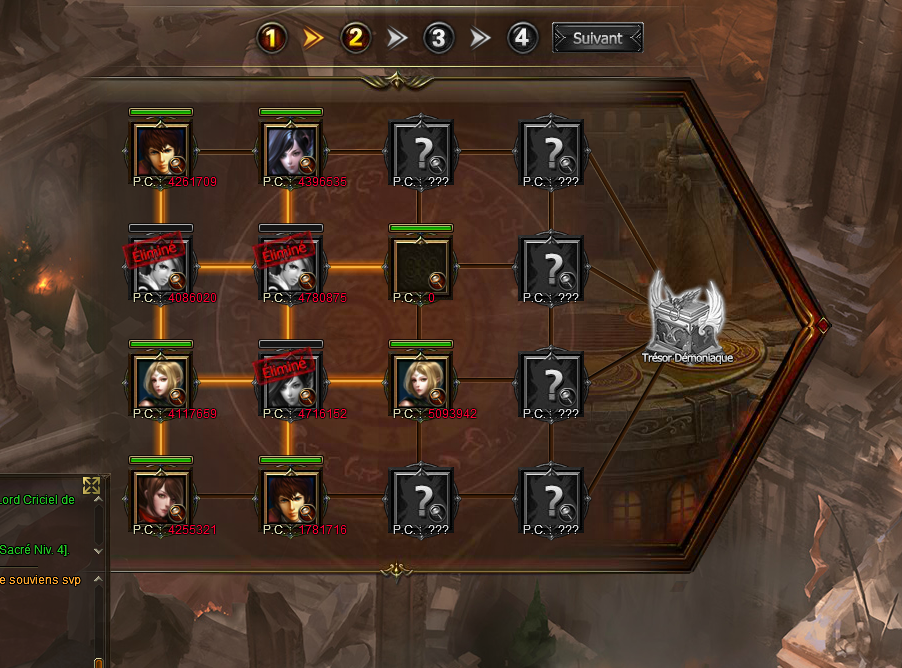Click the Suivant button
Screen dimensions: 902x668
(x=597, y=39)
